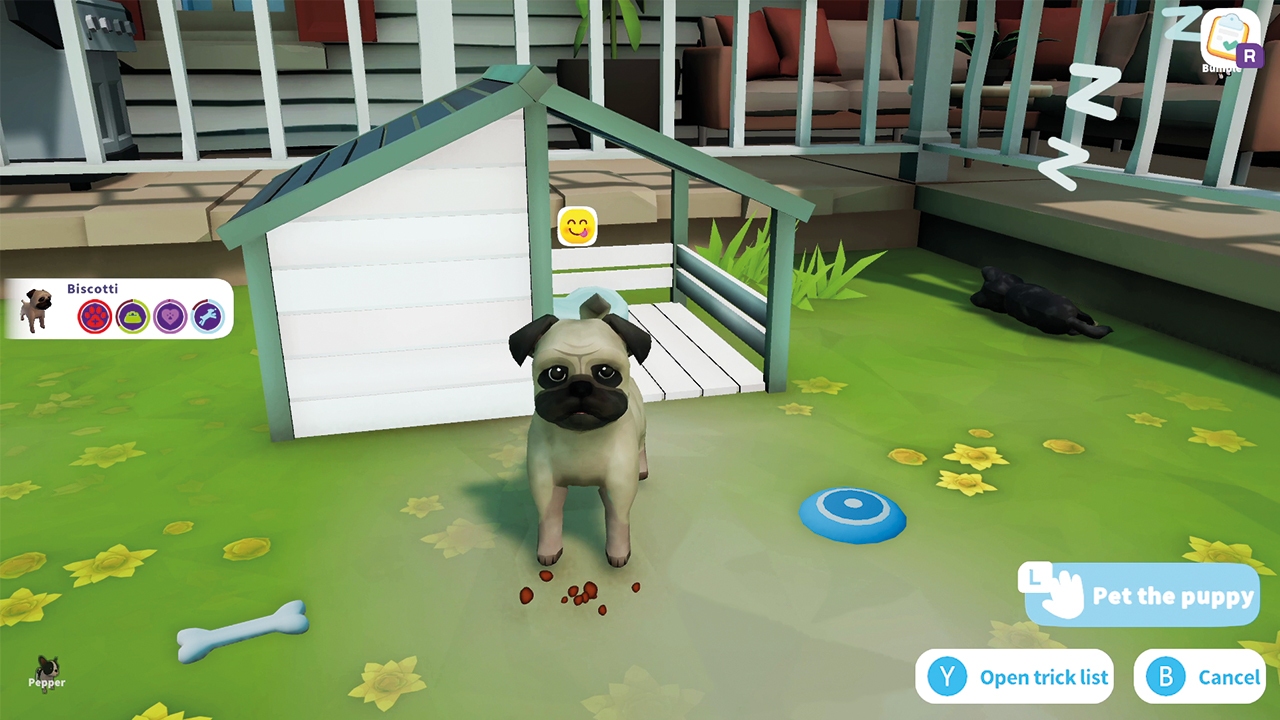Click sleeping Bumble on the lawn
This screenshot has width=1280, height=720.
[1030, 305]
